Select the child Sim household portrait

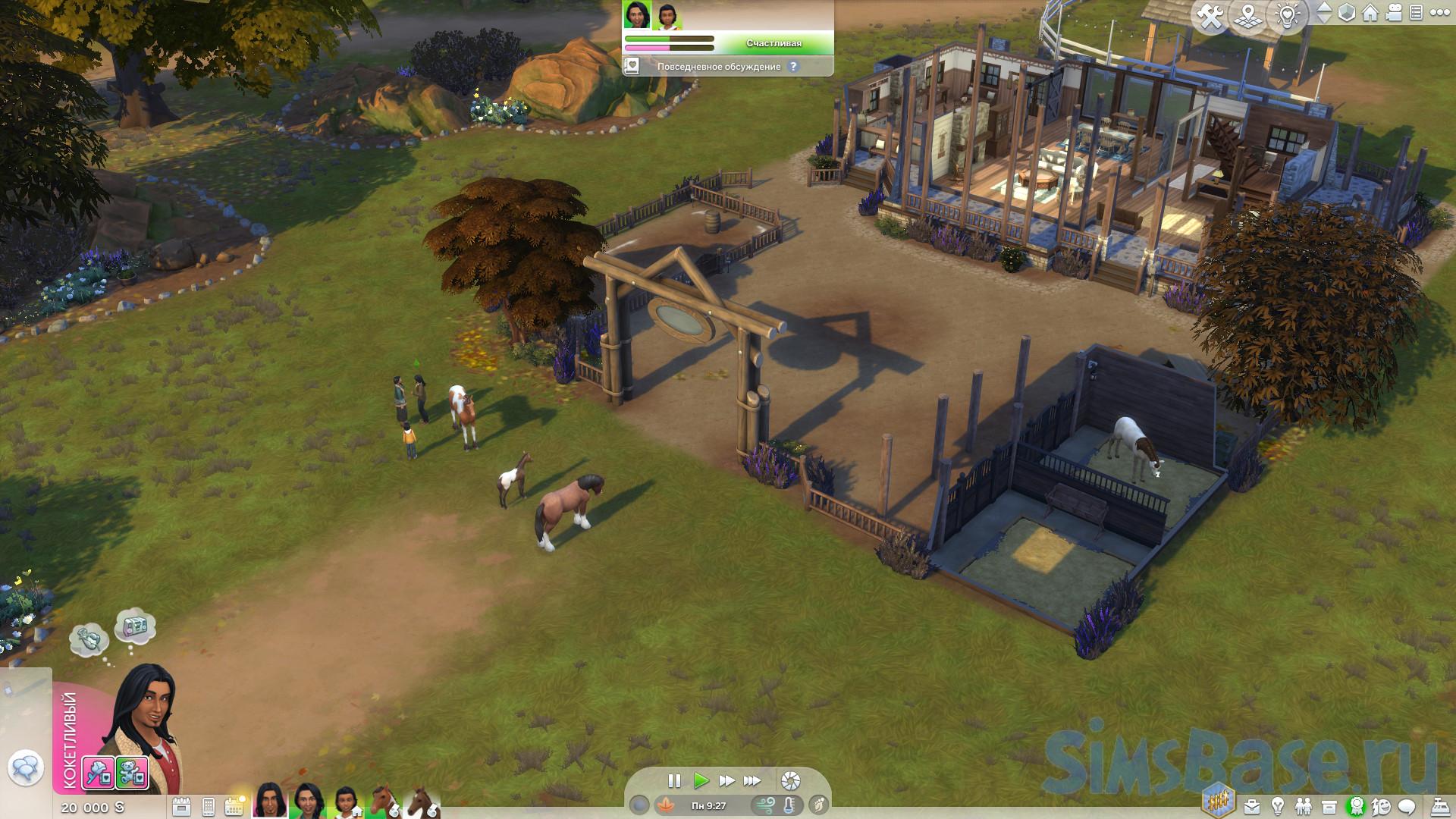[x=345, y=802]
